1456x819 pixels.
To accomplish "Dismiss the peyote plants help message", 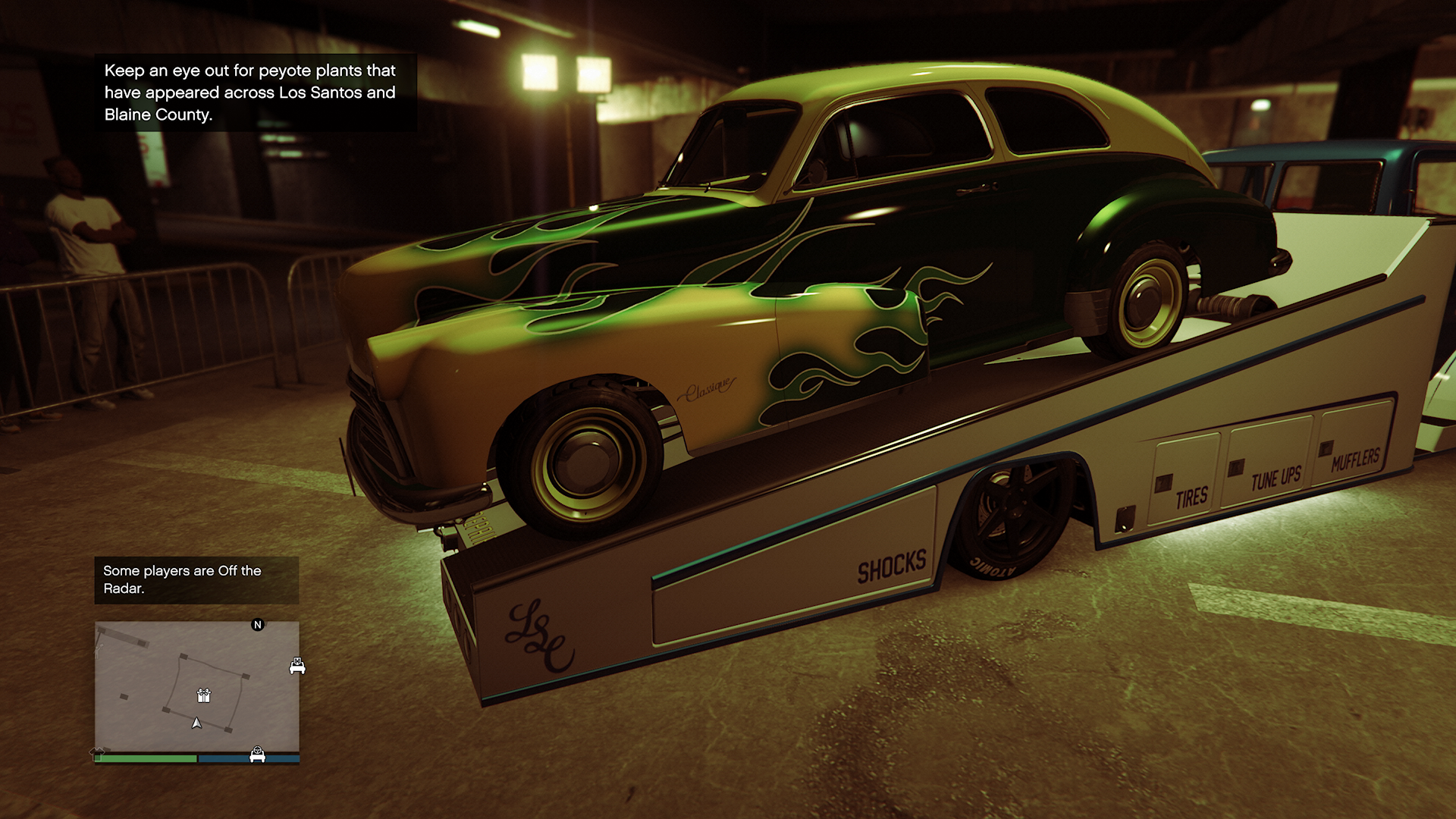I will coord(250,93).
